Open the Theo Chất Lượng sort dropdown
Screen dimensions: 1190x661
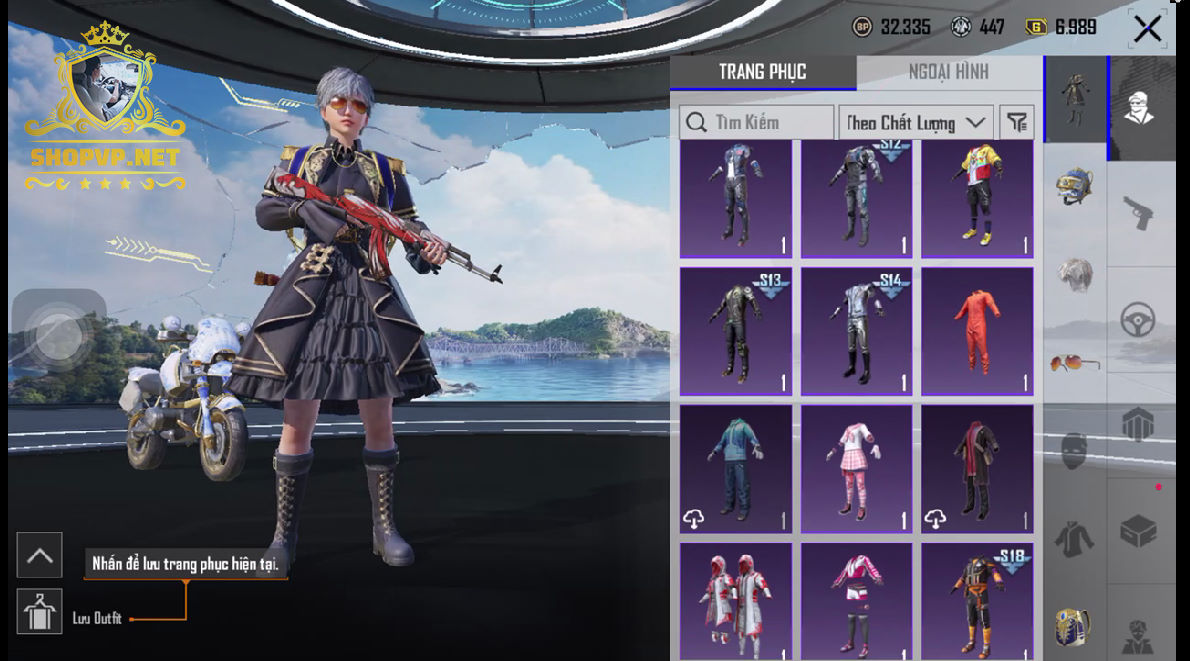915,123
